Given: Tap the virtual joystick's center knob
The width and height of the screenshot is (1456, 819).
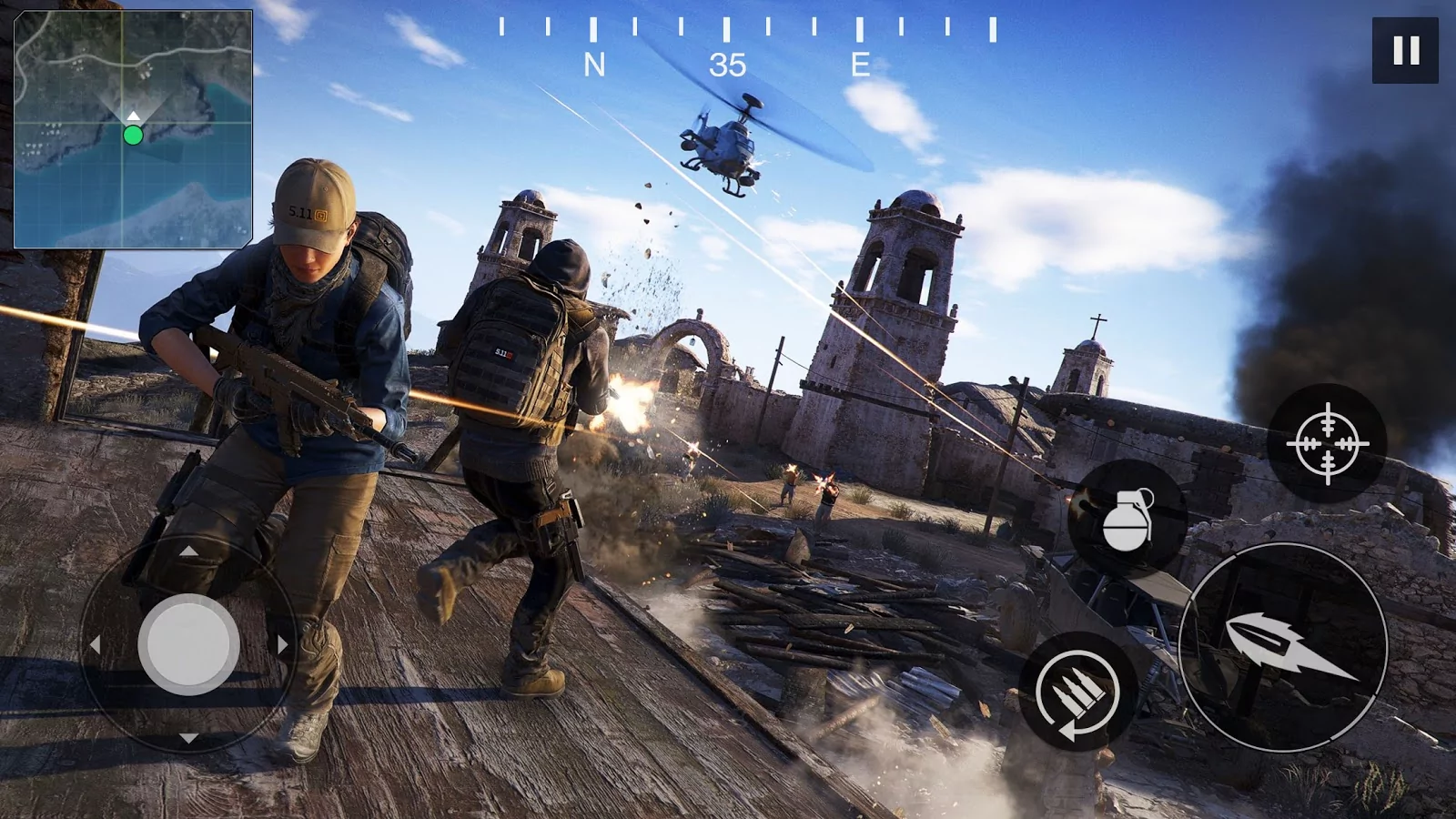Looking at the screenshot, I should pyautogui.click(x=188, y=644).
